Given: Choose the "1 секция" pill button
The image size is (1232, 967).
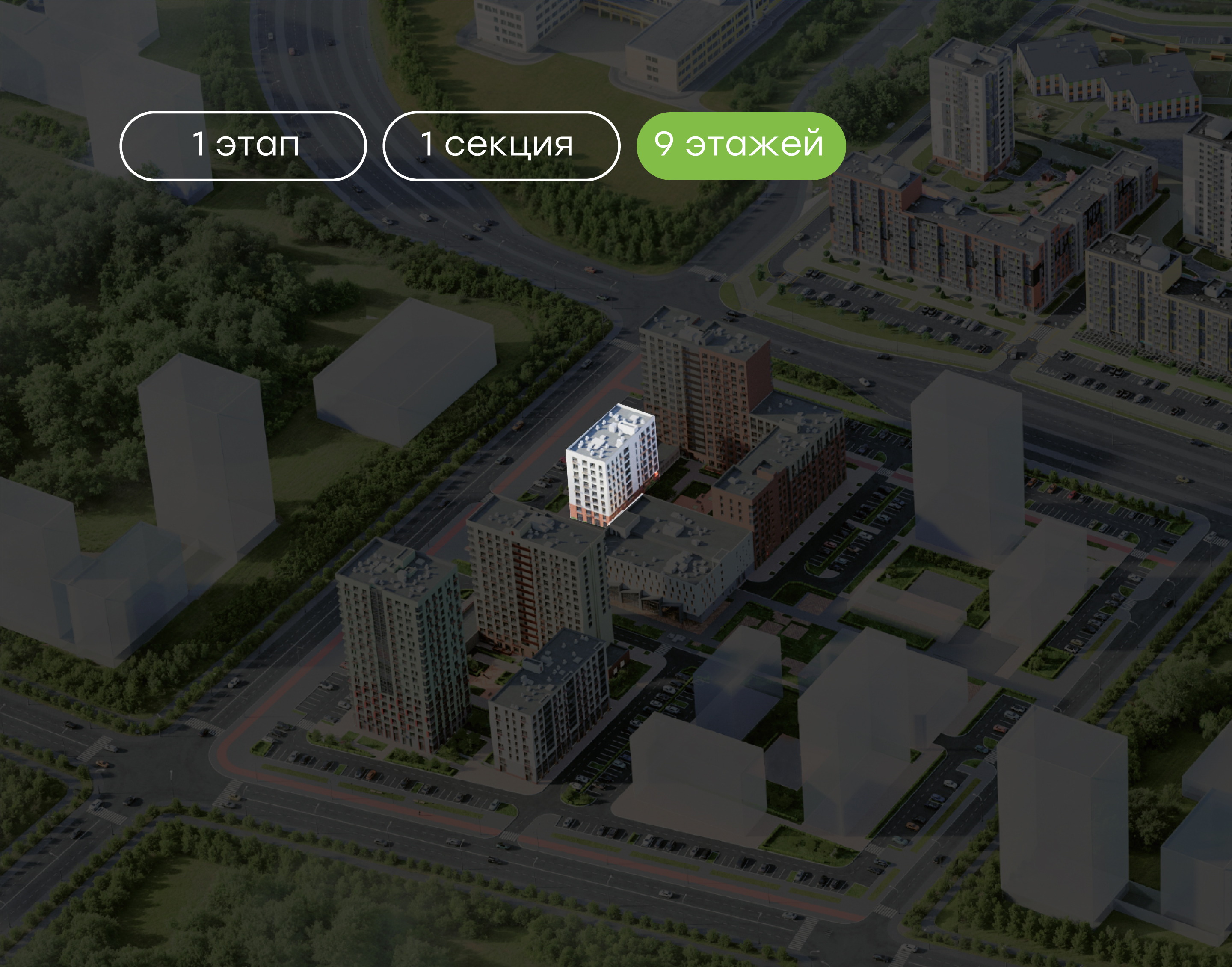Looking at the screenshot, I should 501,145.
